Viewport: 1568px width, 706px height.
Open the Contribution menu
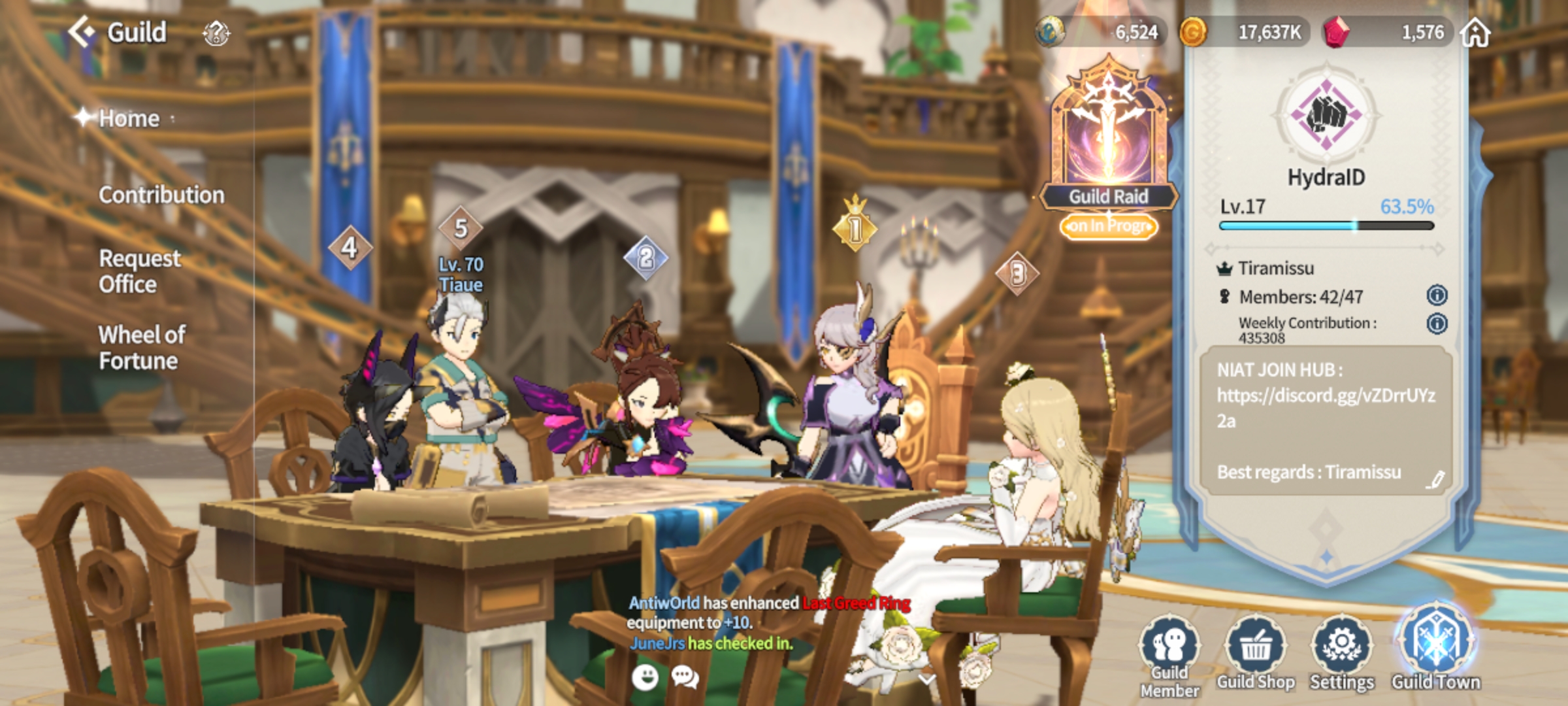coord(161,195)
